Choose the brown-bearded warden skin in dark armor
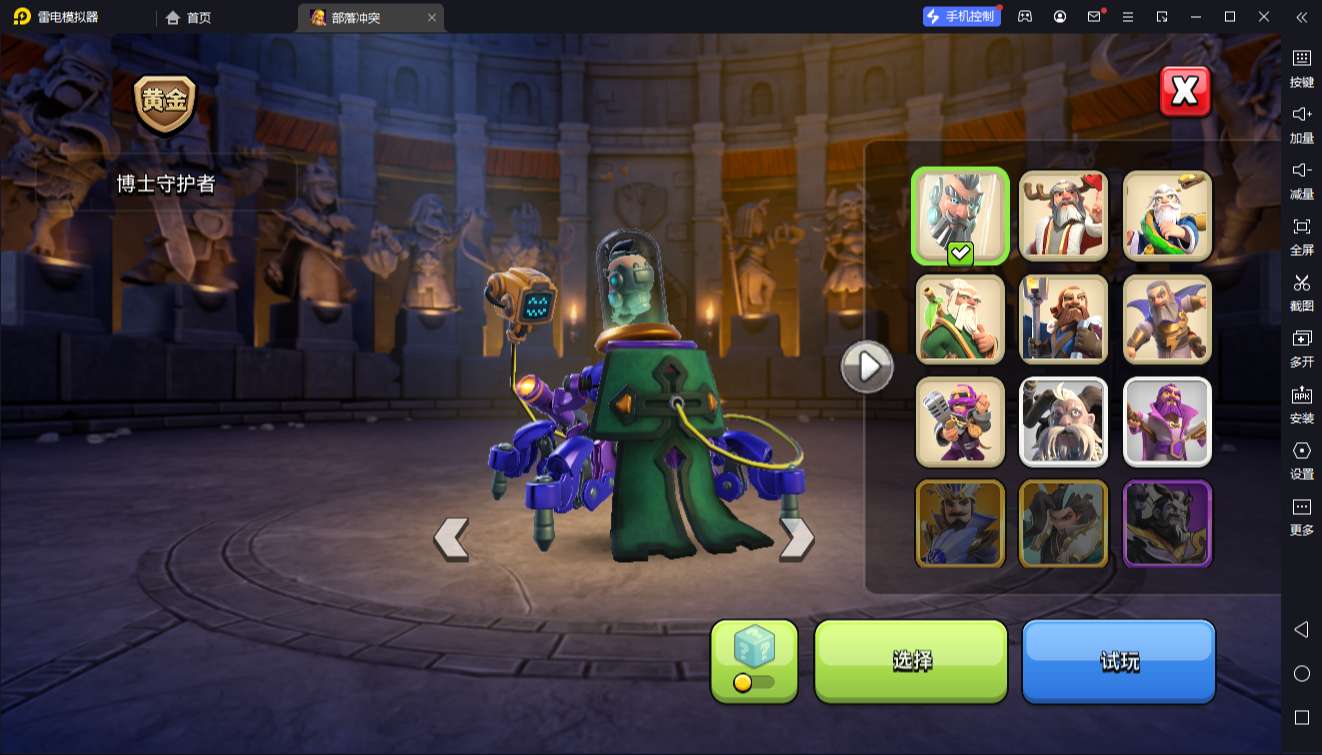This screenshot has width=1322, height=755. [x=1063, y=319]
